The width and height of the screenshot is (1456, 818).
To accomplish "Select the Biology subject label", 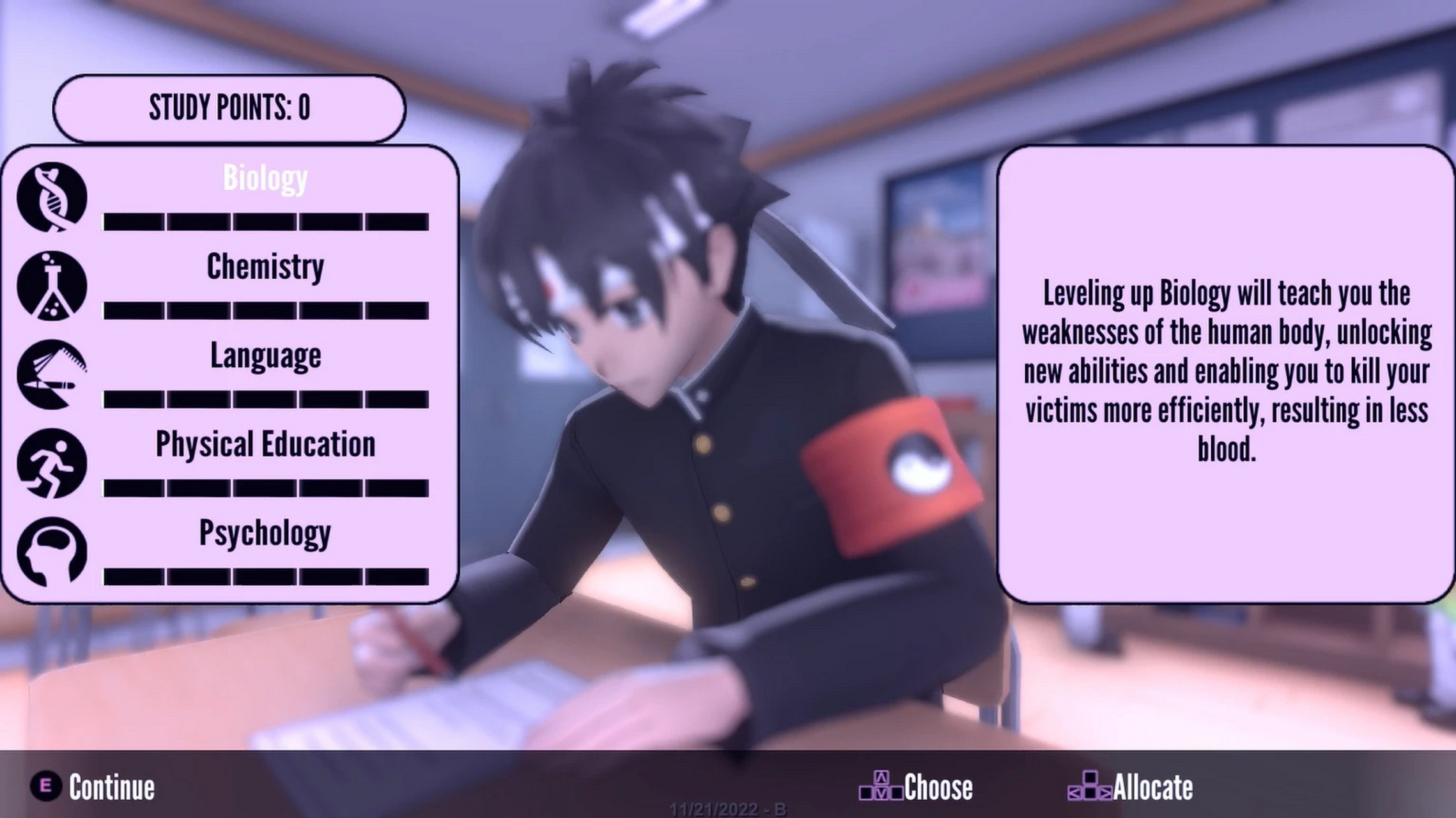I will click(265, 178).
